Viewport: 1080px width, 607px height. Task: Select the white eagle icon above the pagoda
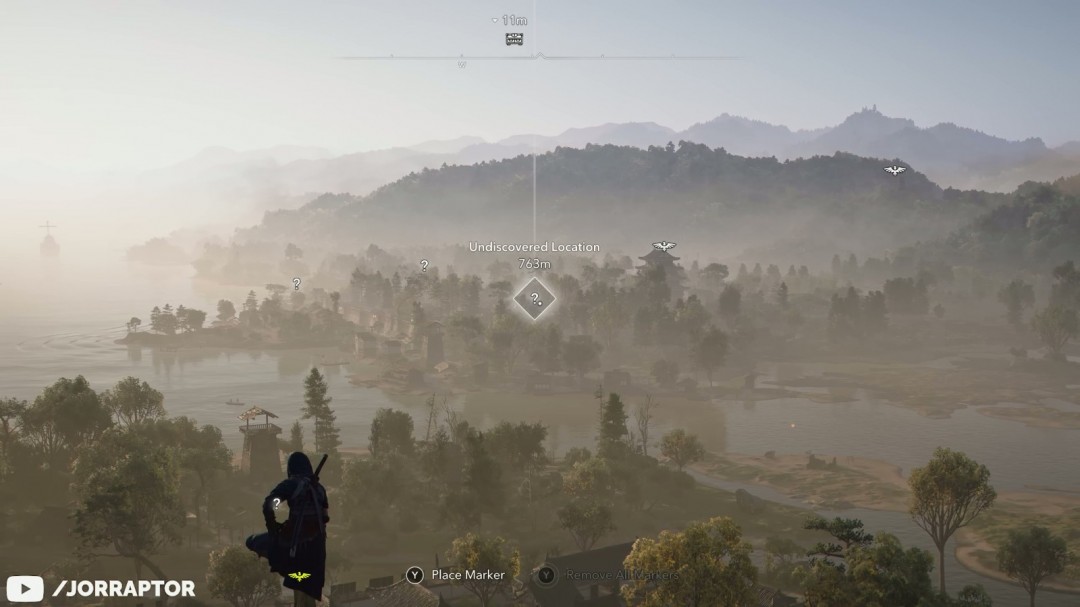(664, 246)
